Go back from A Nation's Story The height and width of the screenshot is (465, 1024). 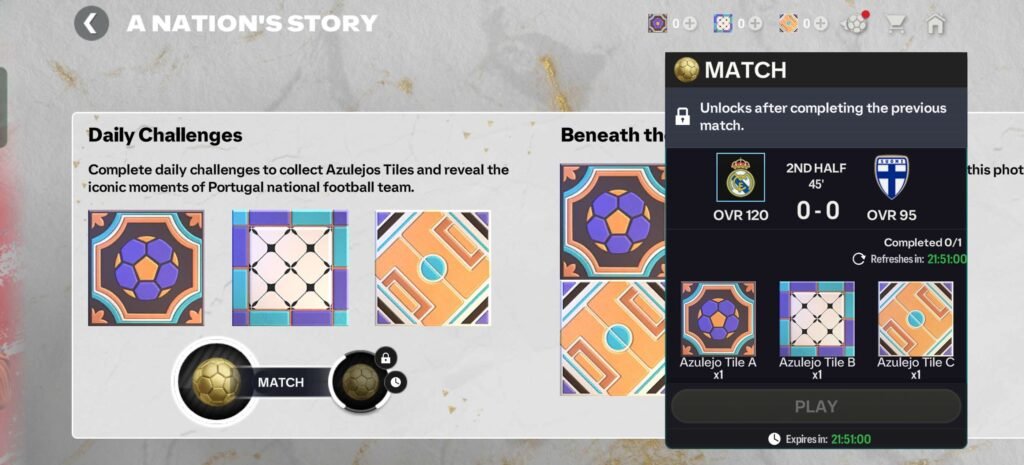point(91,23)
